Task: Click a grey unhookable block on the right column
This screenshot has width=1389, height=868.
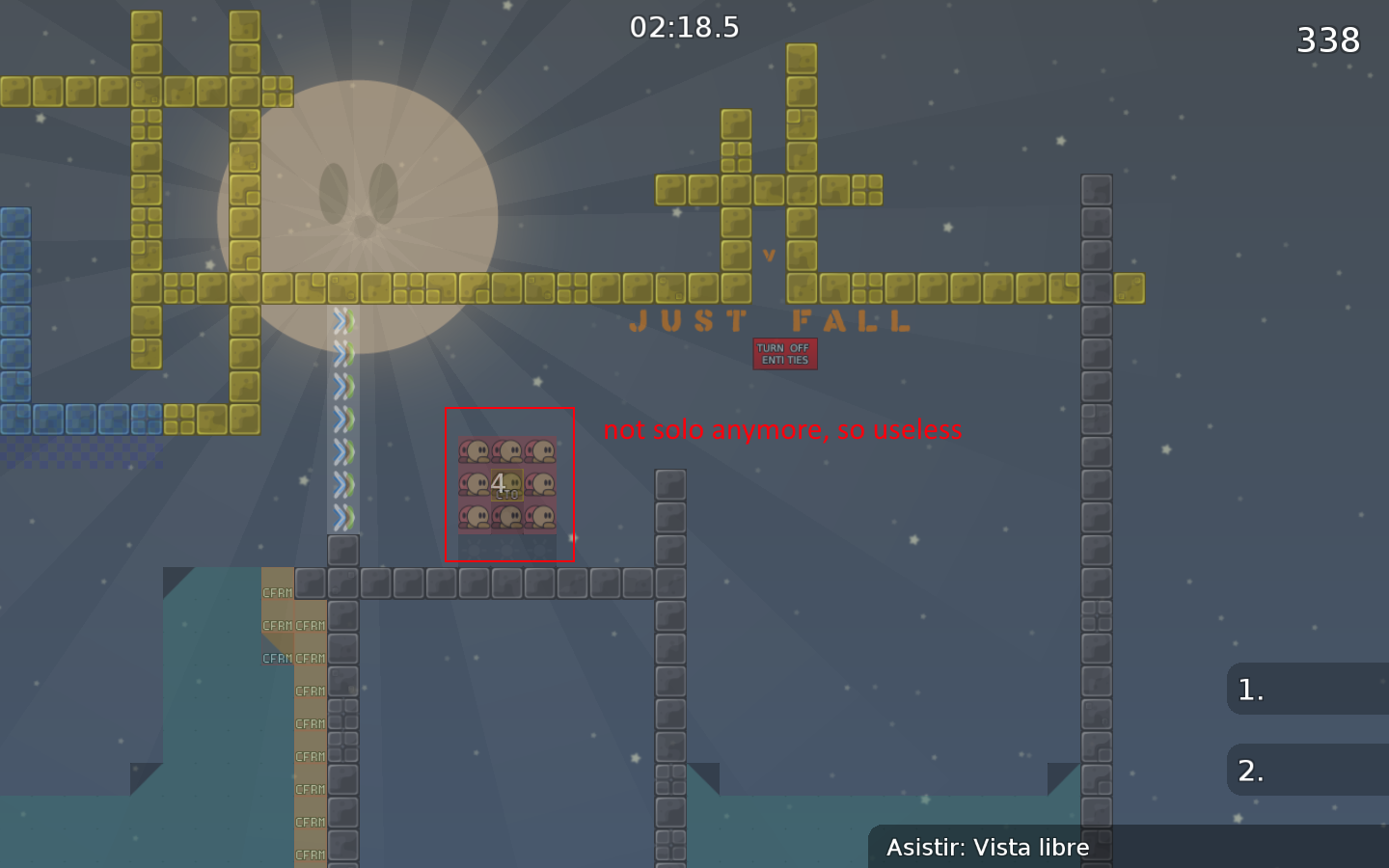Action: [x=1098, y=386]
